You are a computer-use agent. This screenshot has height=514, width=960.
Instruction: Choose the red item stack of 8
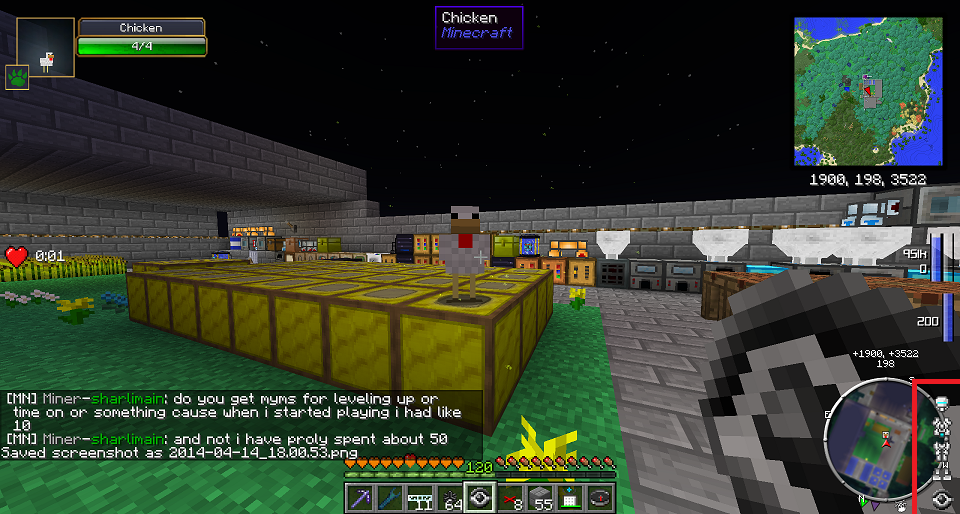point(511,498)
